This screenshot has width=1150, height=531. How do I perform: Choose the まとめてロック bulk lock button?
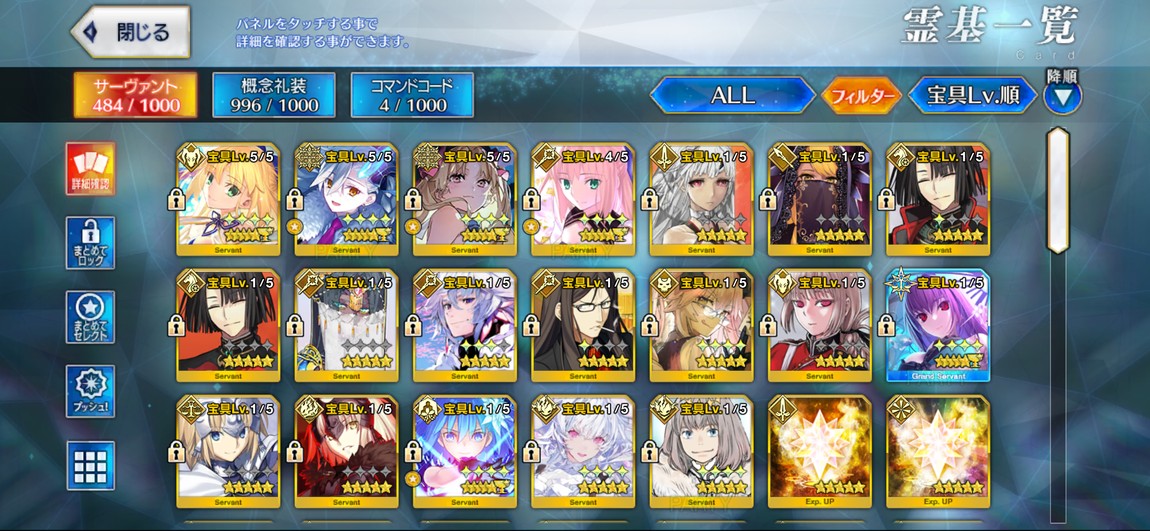(90, 243)
